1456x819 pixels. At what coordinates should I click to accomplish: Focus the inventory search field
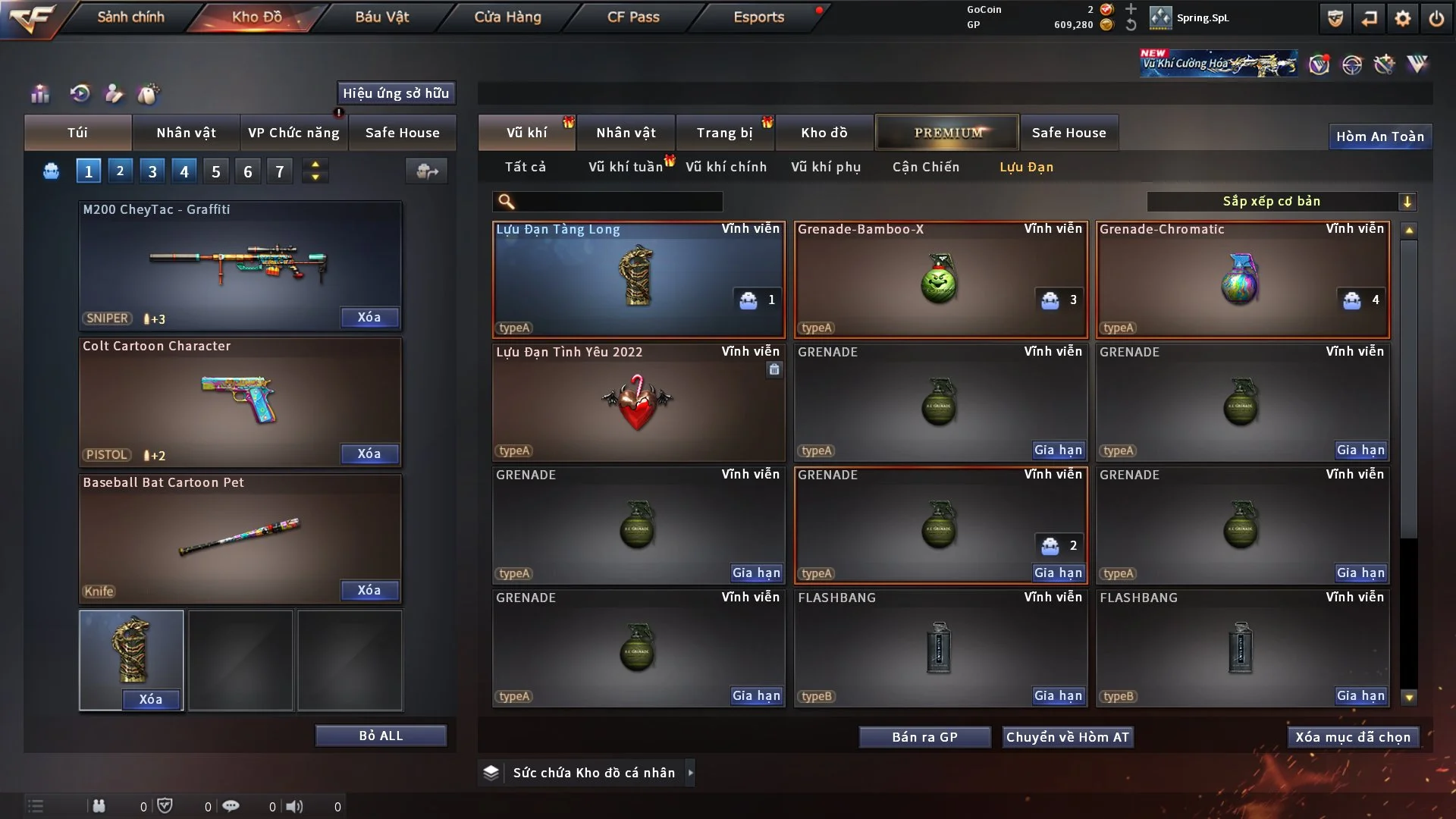618,201
